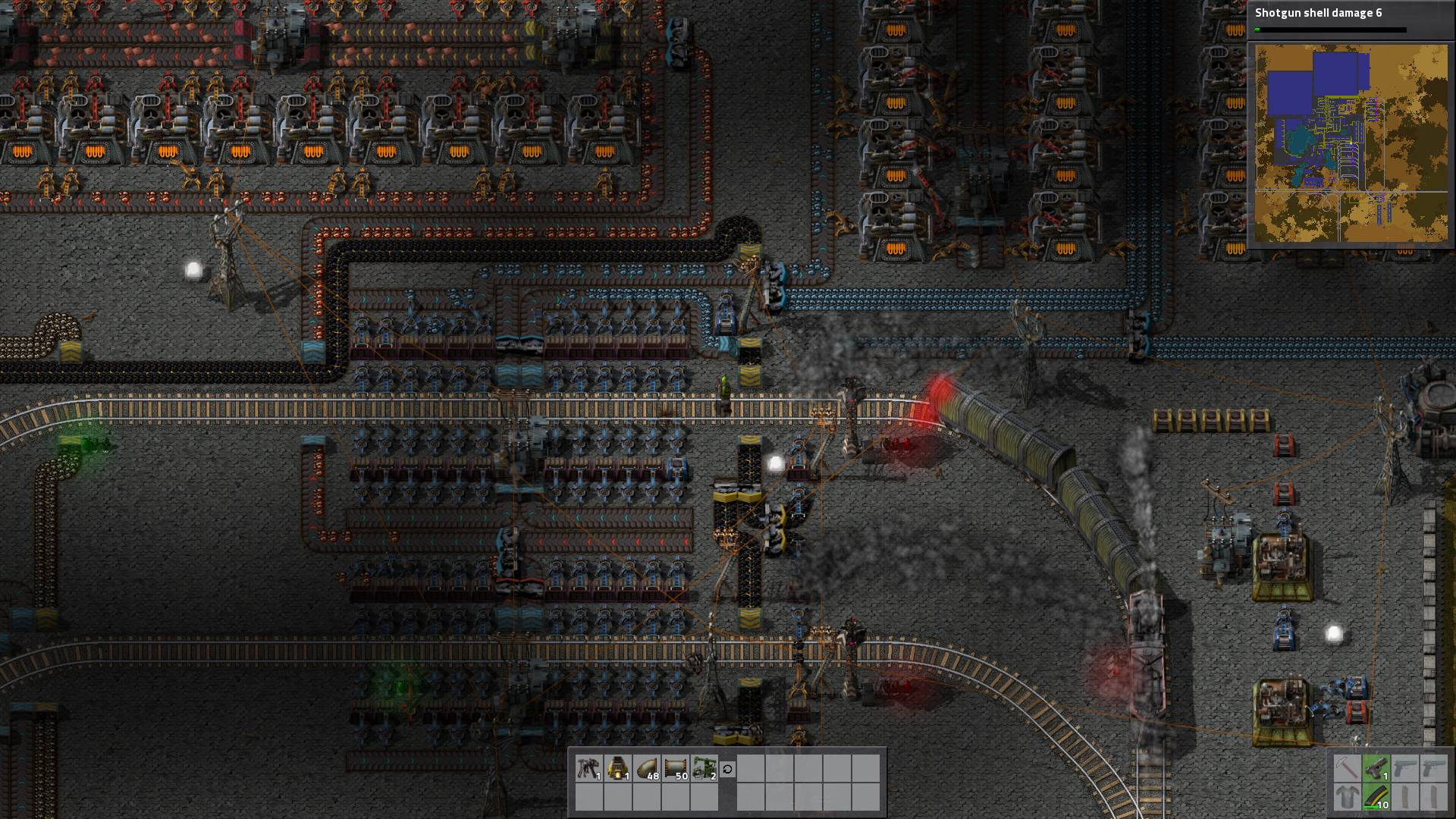Screen dimensions: 1456x819
Task: Select the pickaxe tool slot
Action: [1347, 768]
